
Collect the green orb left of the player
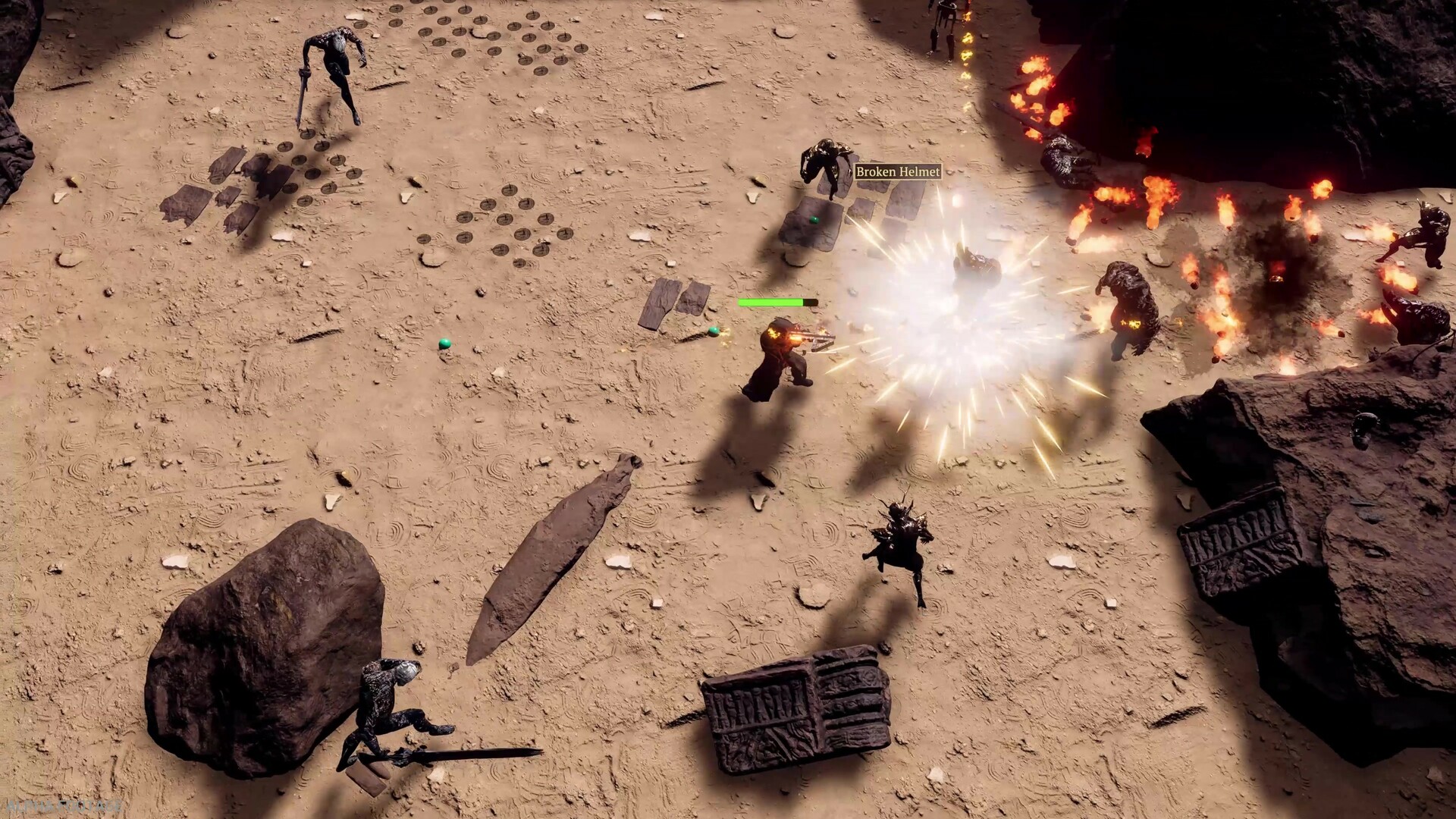(x=445, y=345)
